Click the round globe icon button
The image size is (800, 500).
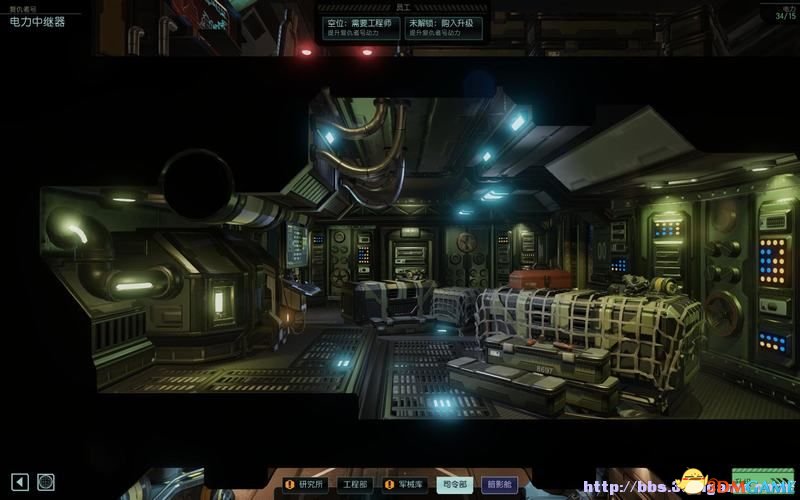pos(46,482)
